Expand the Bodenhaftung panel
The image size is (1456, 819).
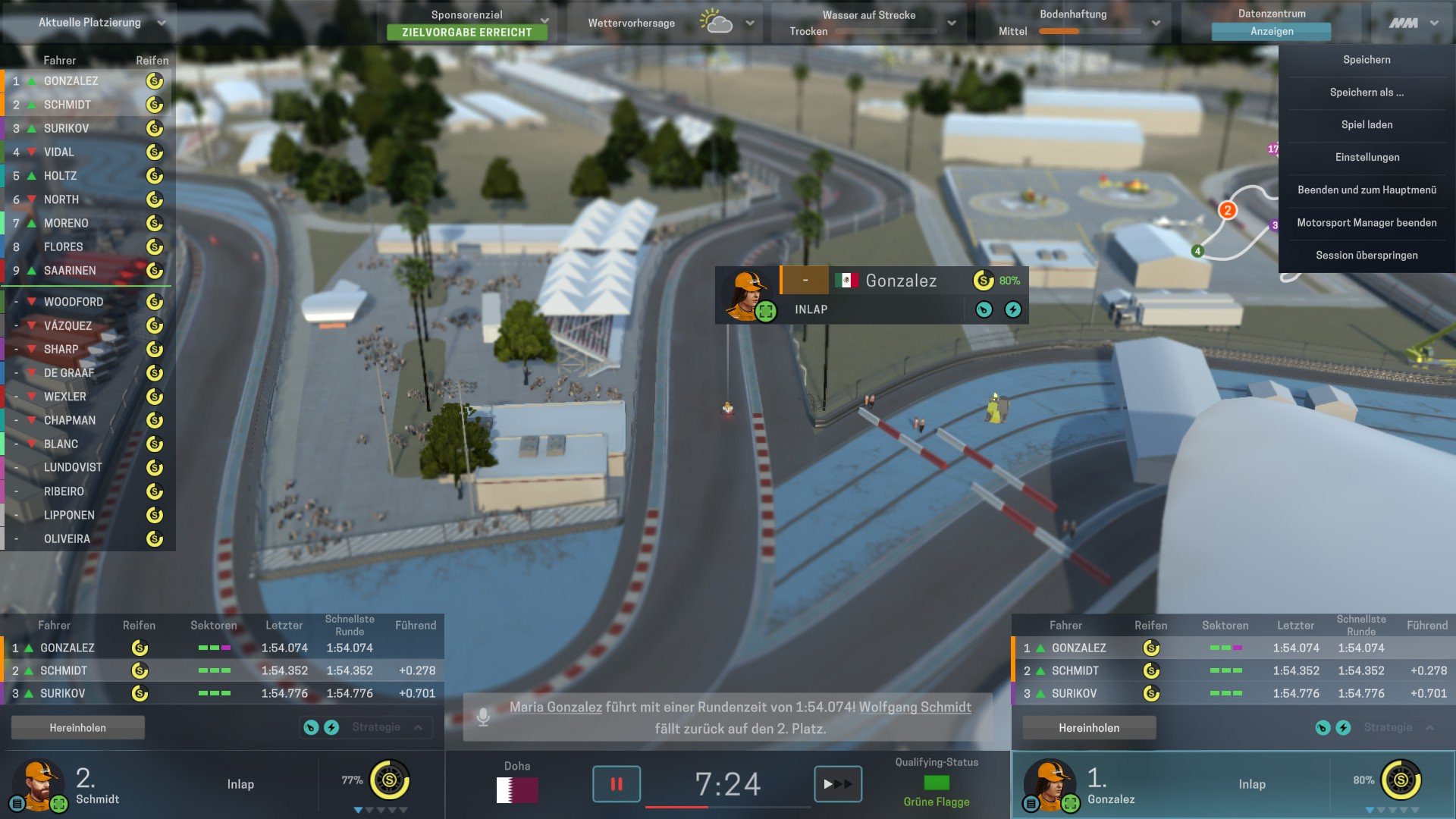[1156, 23]
